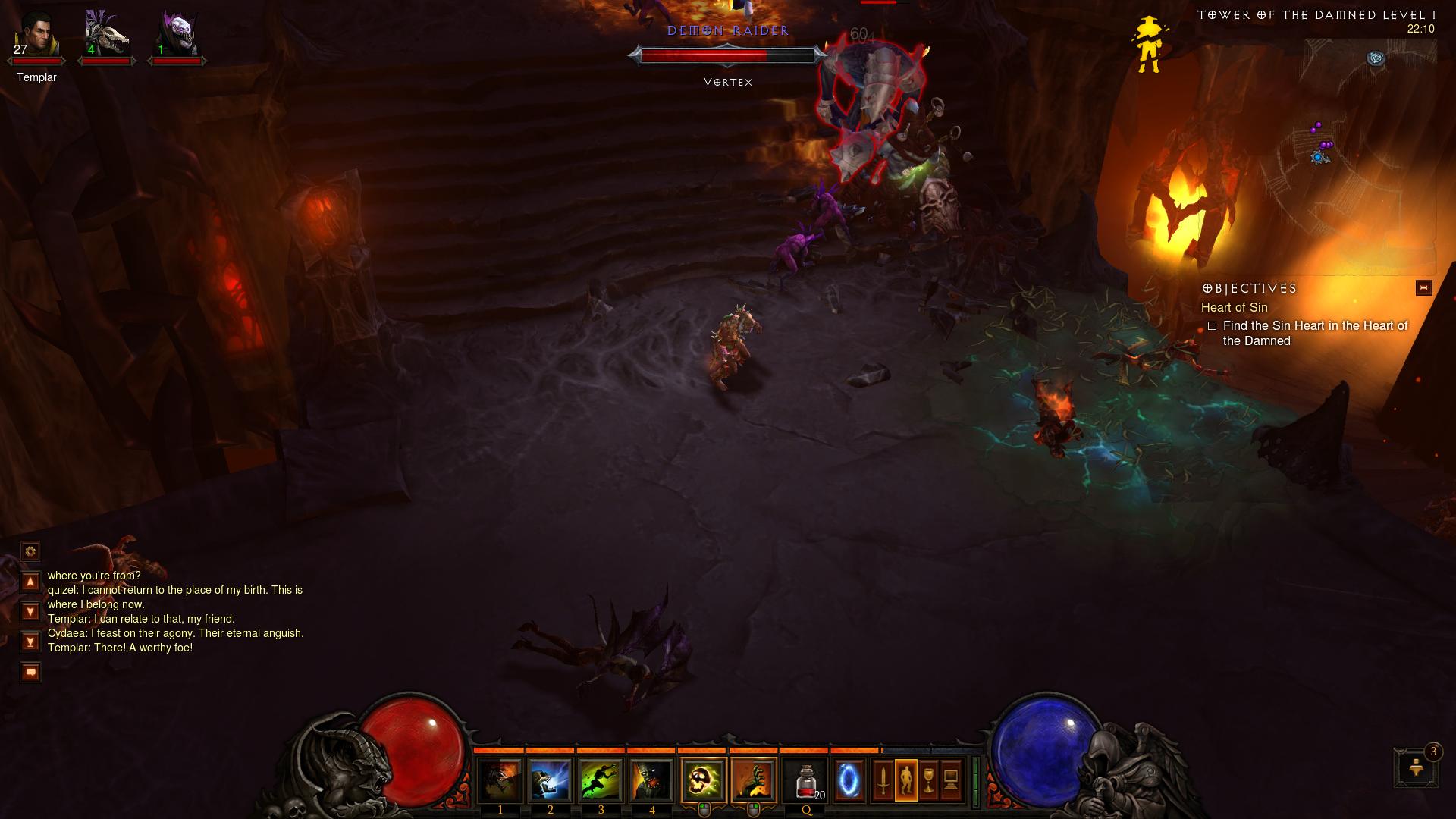Jump chat to bottom with the barred arrow
Screen dimensions: 1456x819
point(30,642)
